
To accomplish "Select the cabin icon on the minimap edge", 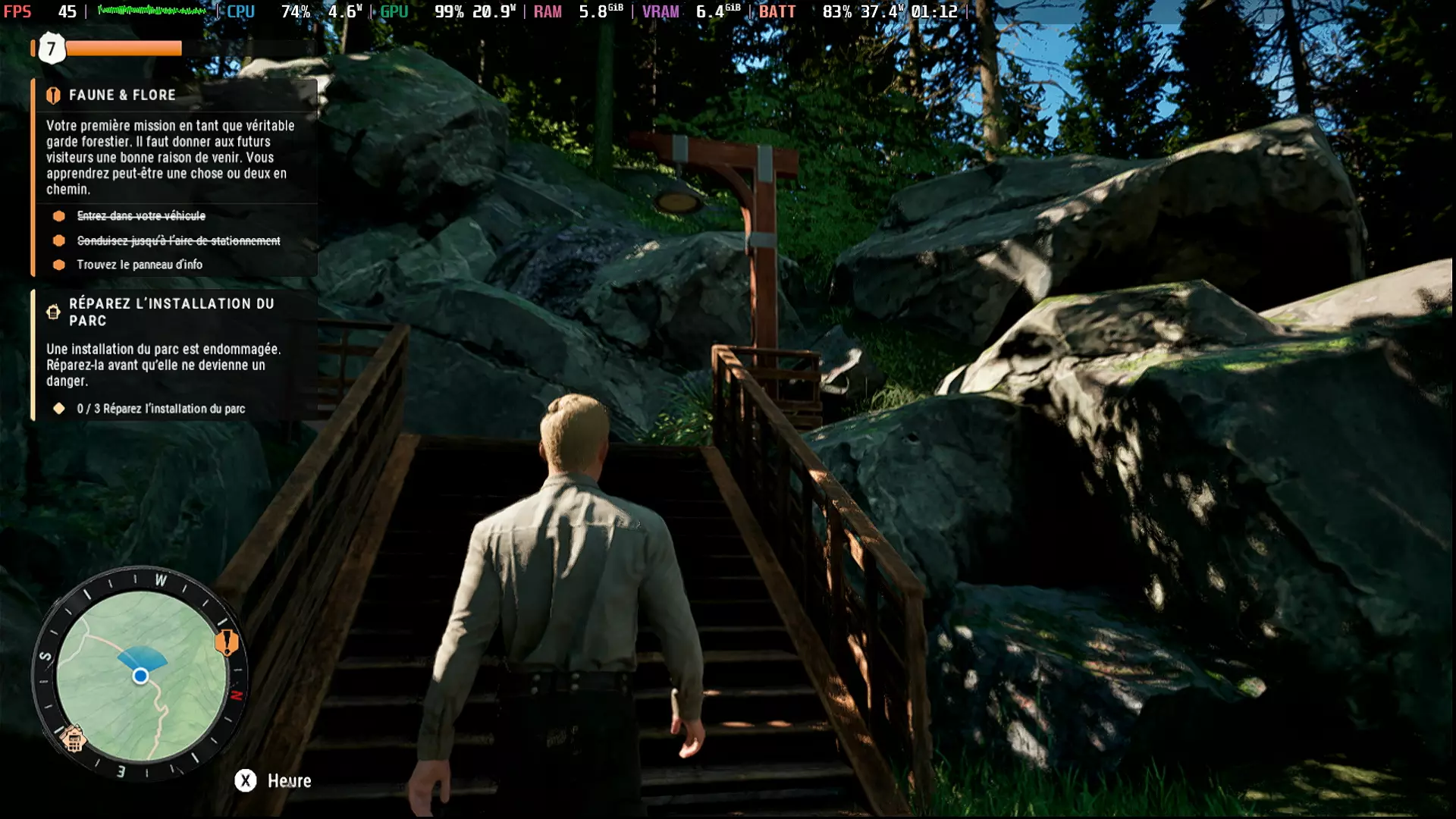I will point(74,739).
